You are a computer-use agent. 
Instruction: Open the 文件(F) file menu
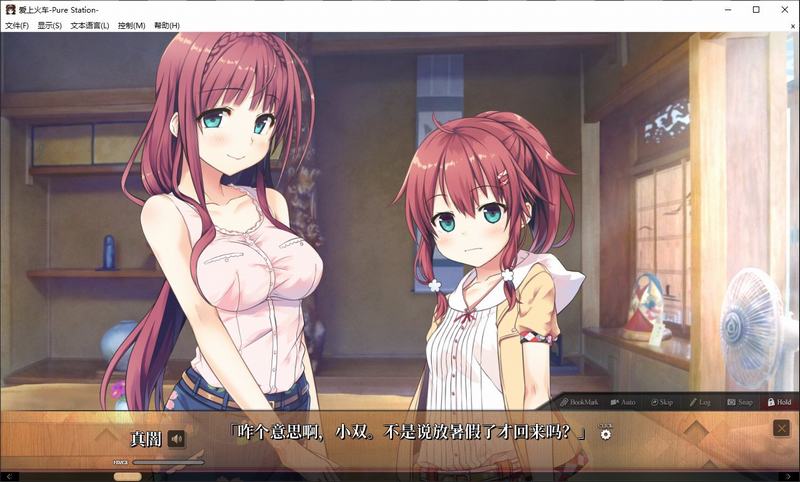click(x=17, y=25)
